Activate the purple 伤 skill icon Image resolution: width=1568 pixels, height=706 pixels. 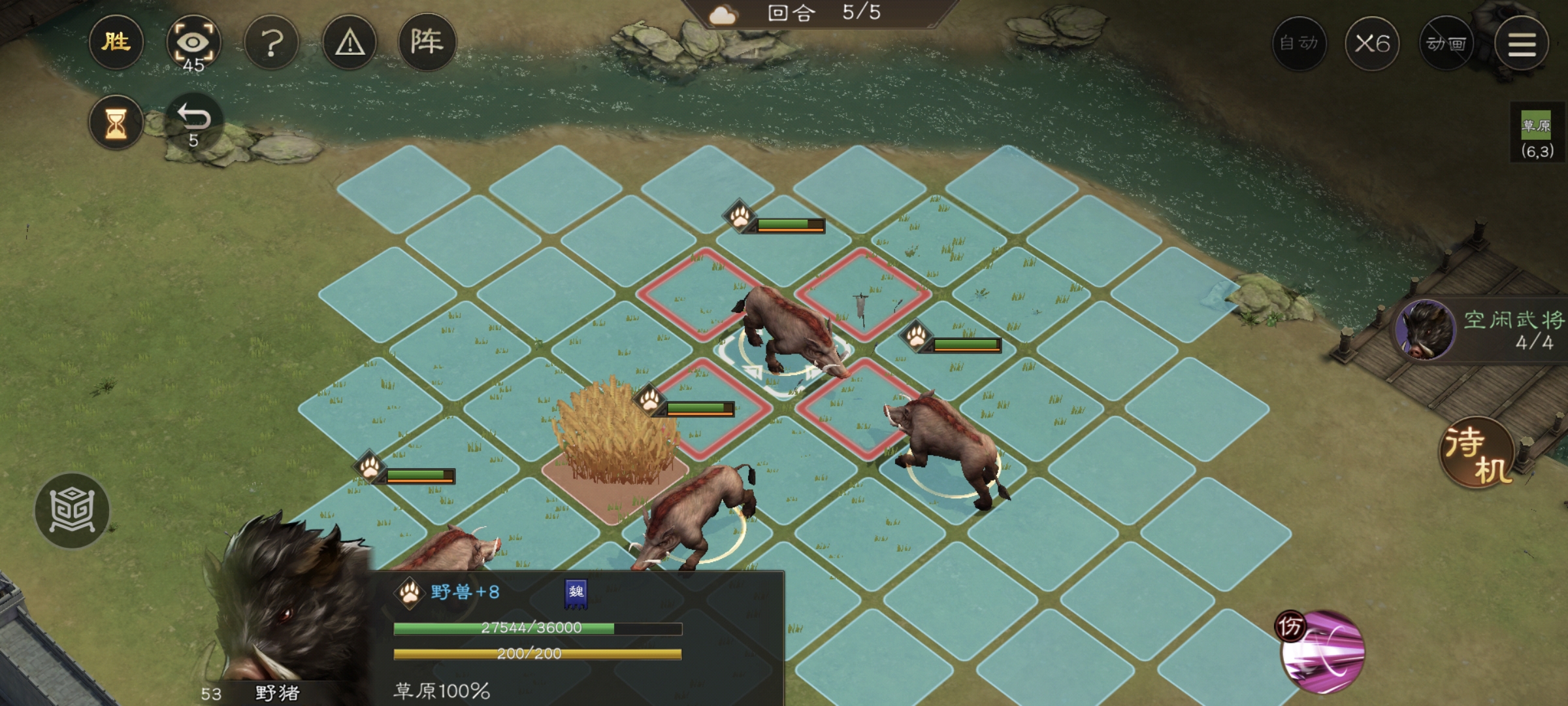pos(1322,651)
